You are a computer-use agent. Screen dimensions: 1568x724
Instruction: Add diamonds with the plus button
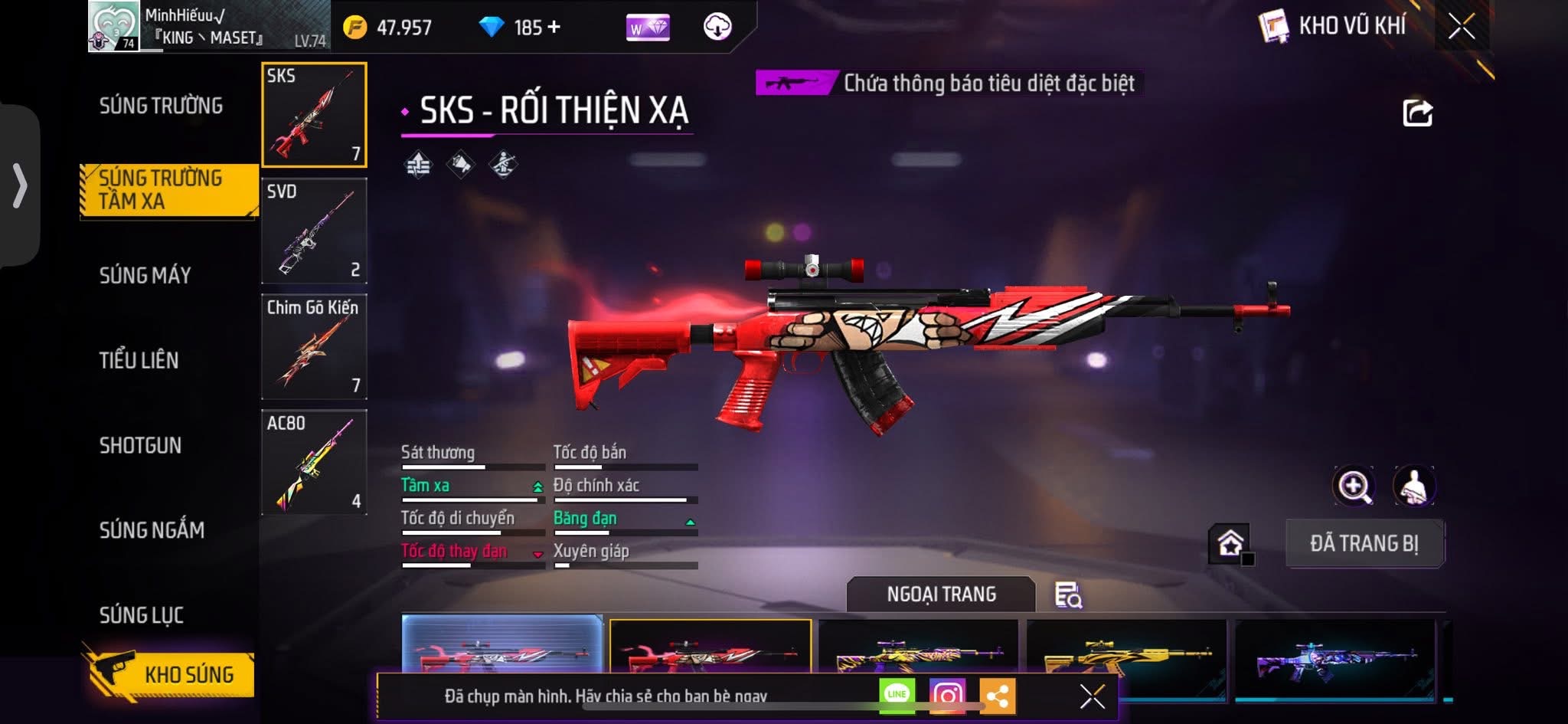coord(554,28)
